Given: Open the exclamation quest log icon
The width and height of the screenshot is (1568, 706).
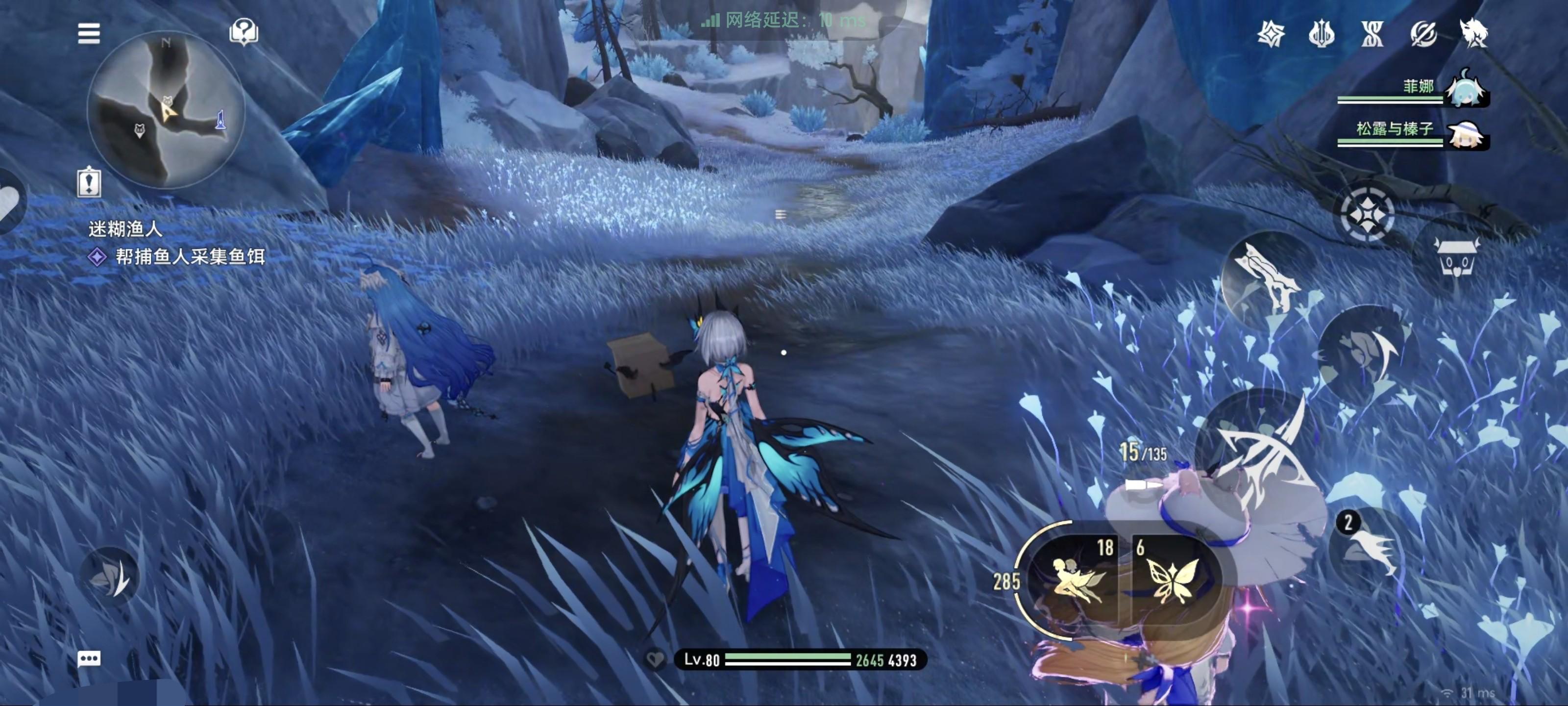Looking at the screenshot, I should pyautogui.click(x=89, y=182).
